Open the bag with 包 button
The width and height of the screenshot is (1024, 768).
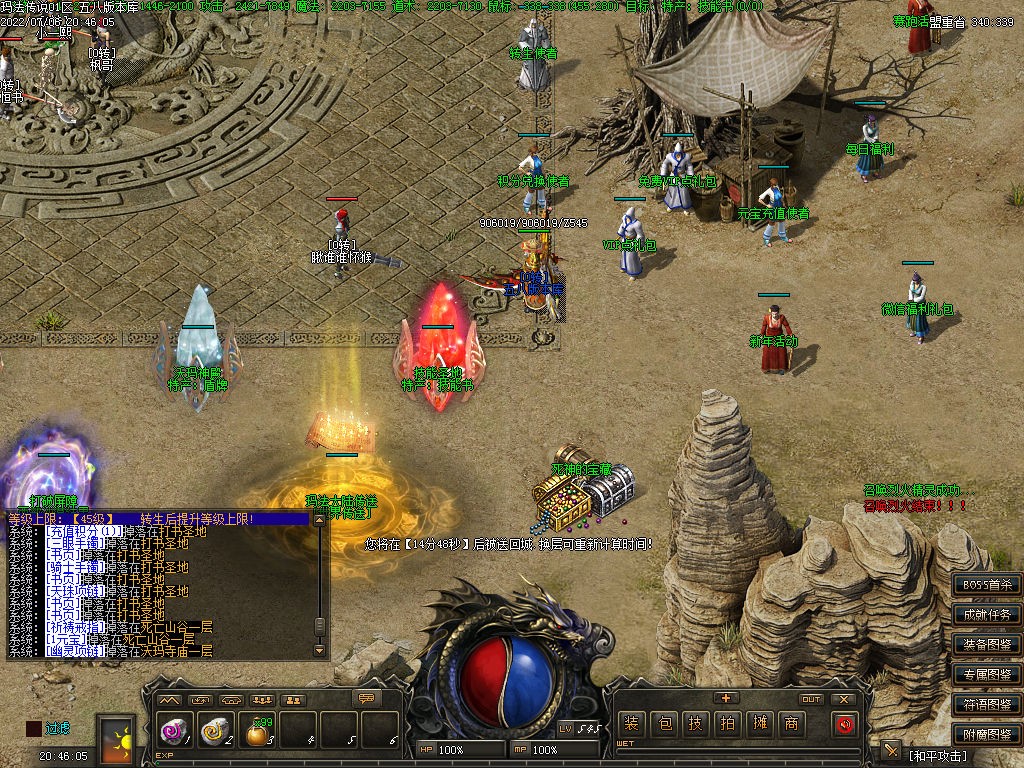click(x=663, y=723)
